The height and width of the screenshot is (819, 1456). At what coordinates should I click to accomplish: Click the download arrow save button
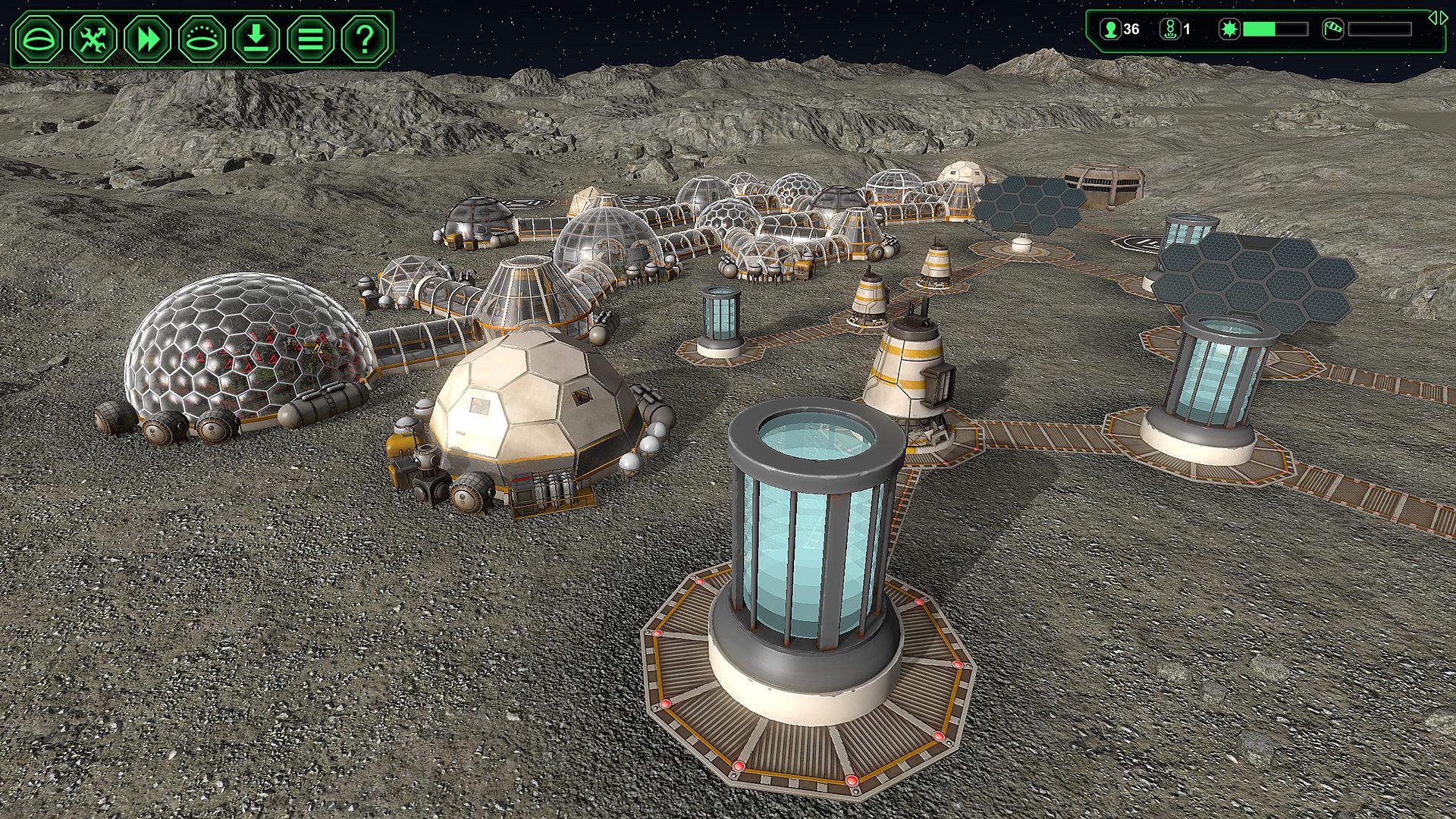pos(256,39)
